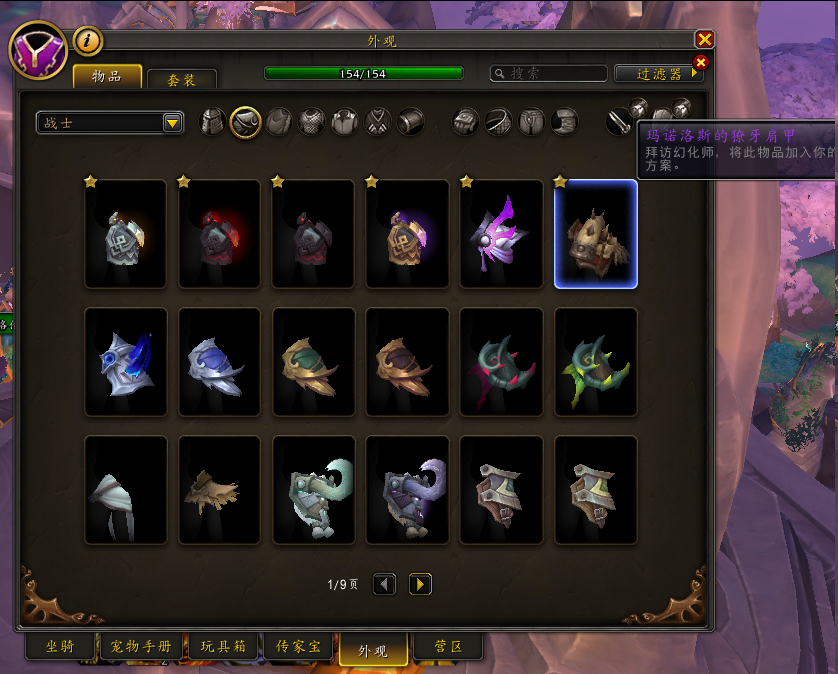Go to the next appearance page
Viewport: 838px width, 674px height.
(x=420, y=584)
